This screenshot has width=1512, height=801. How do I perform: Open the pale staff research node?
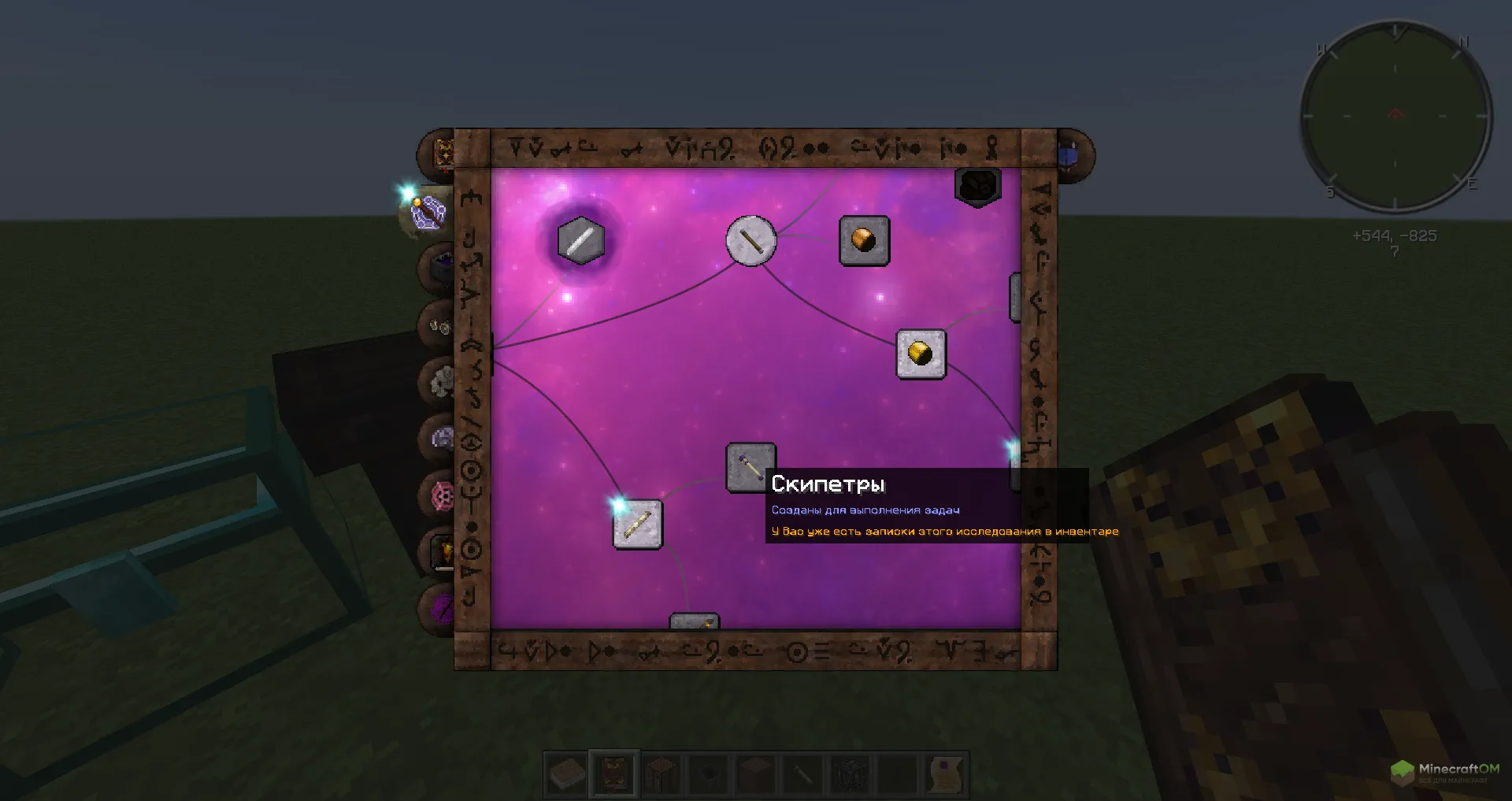click(637, 525)
